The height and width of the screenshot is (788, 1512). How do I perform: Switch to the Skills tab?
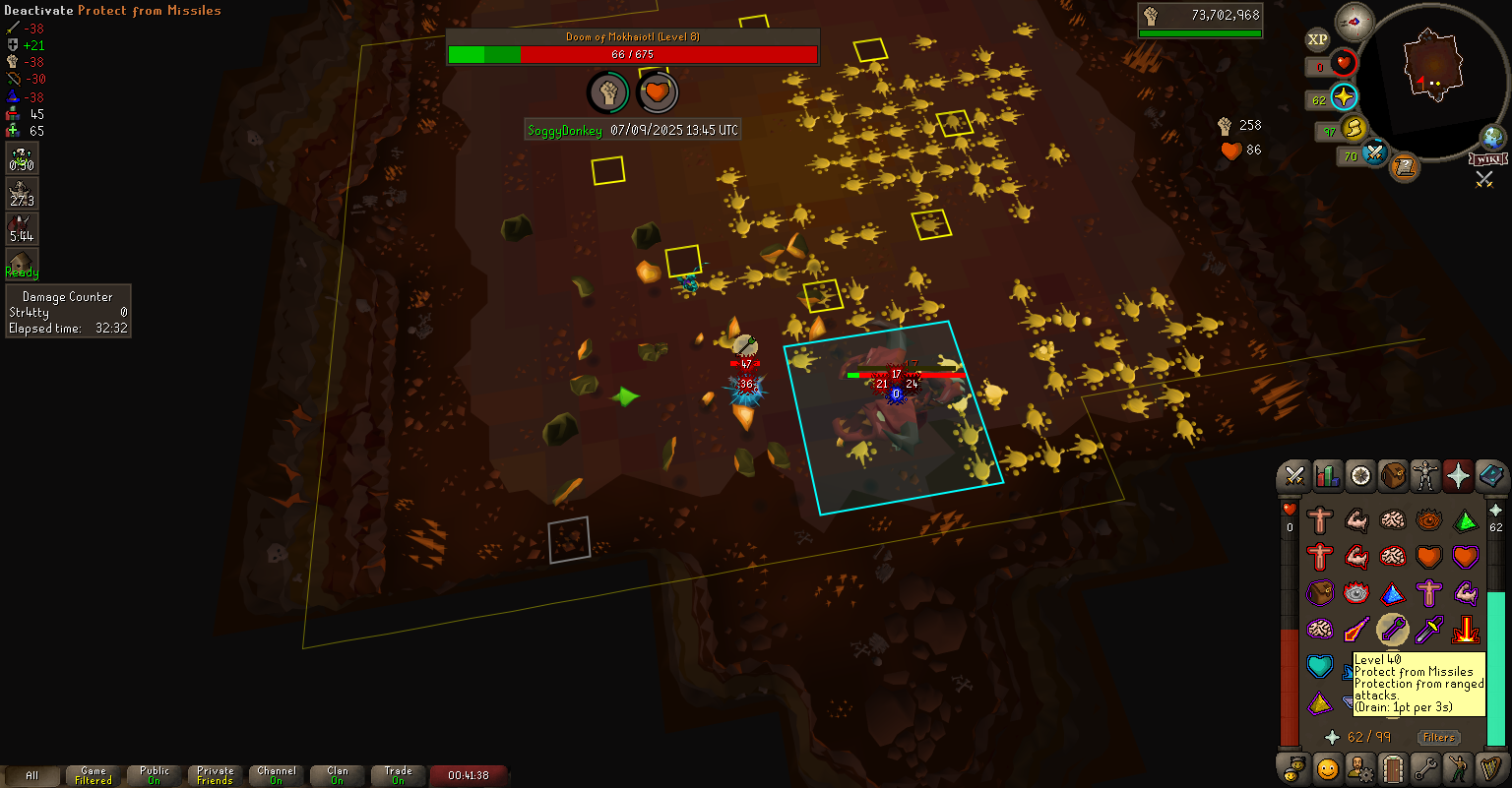pos(1328,476)
